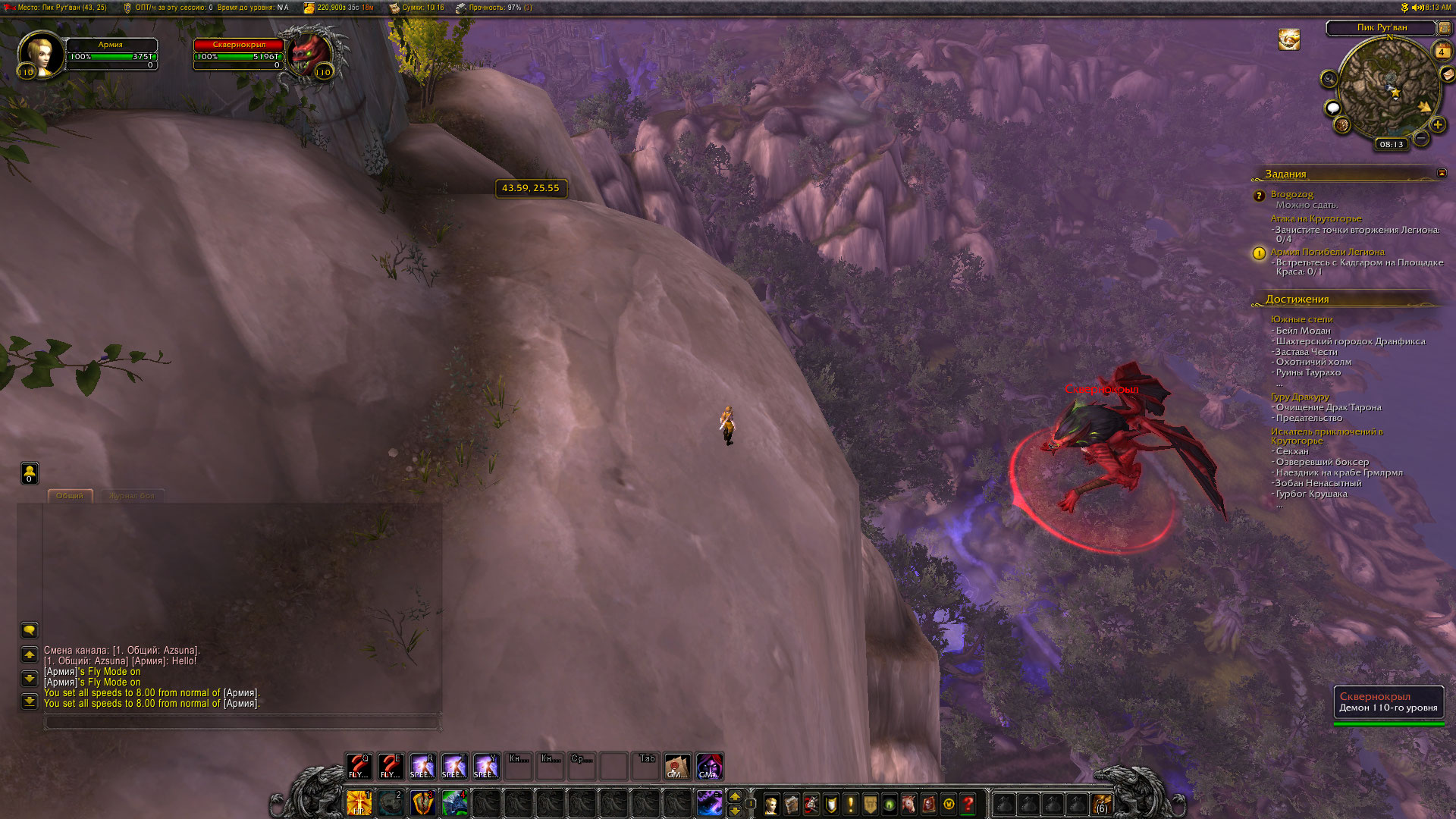
Task: Switch to the Журнал боя chat tab
Action: pos(131,496)
